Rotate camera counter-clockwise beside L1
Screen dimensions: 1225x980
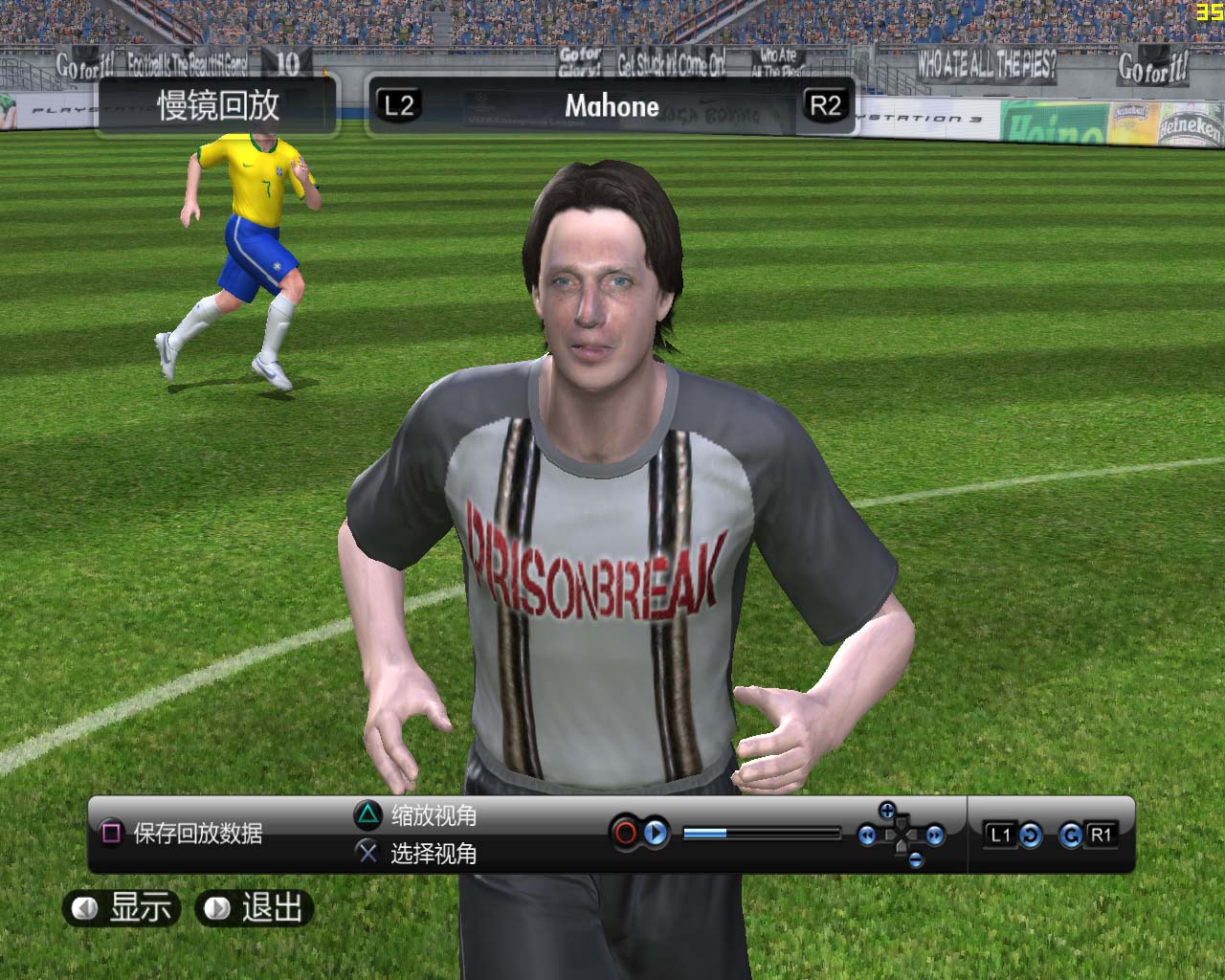(x=1030, y=835)
